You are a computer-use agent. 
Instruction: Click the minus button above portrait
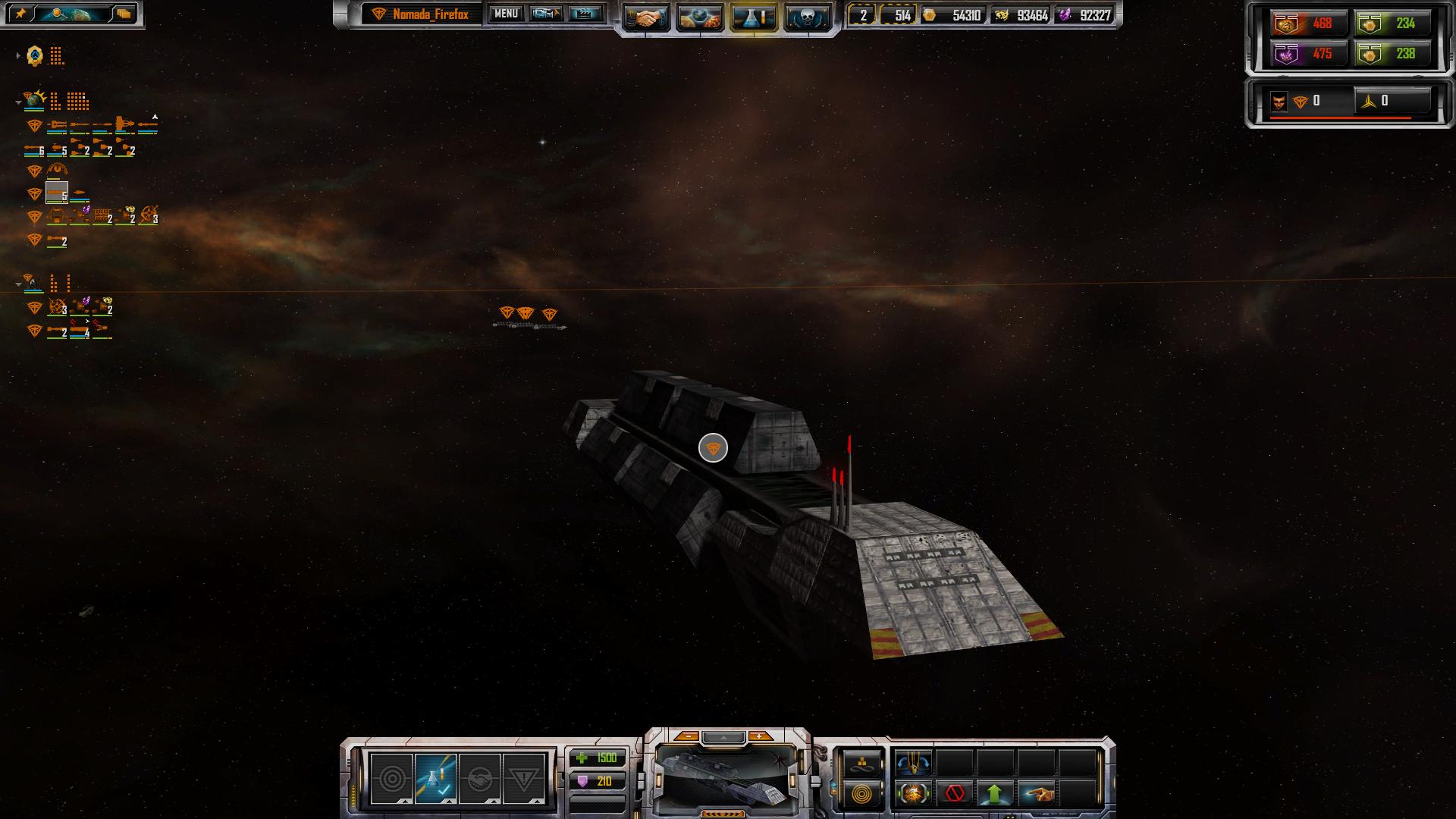click(687, 736)
